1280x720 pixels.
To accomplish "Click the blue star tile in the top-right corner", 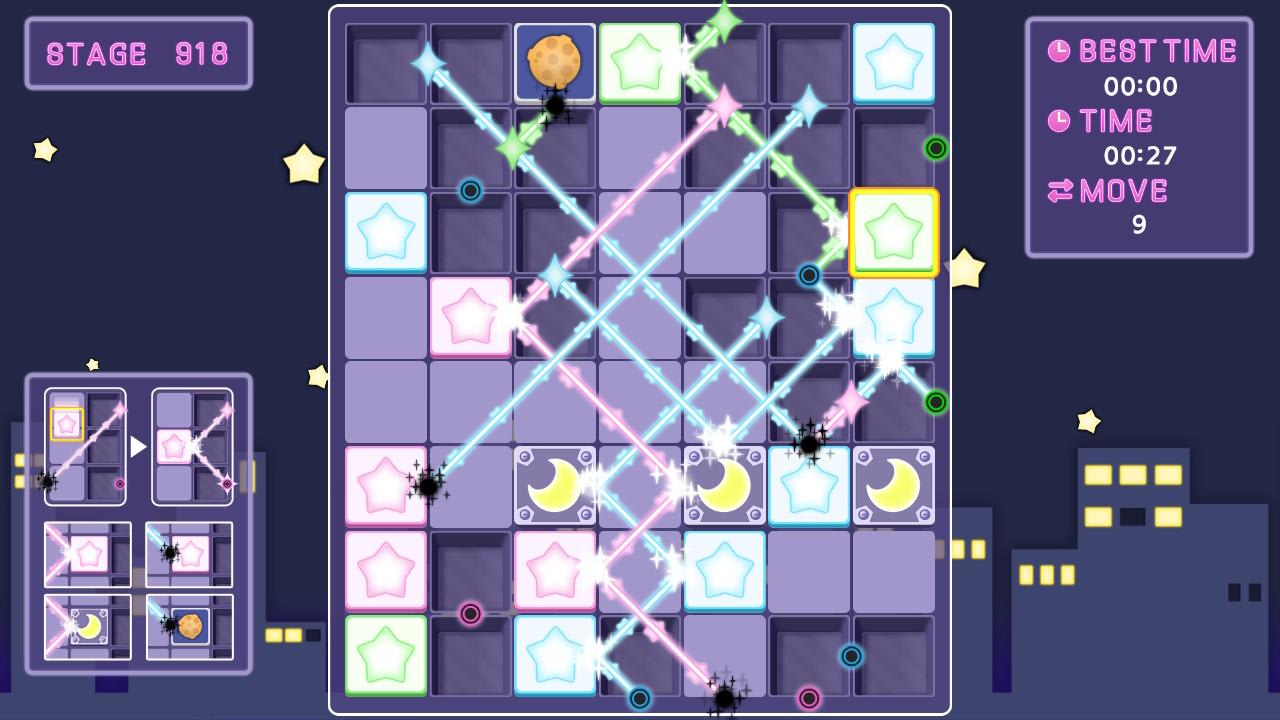I will point(893,63).
